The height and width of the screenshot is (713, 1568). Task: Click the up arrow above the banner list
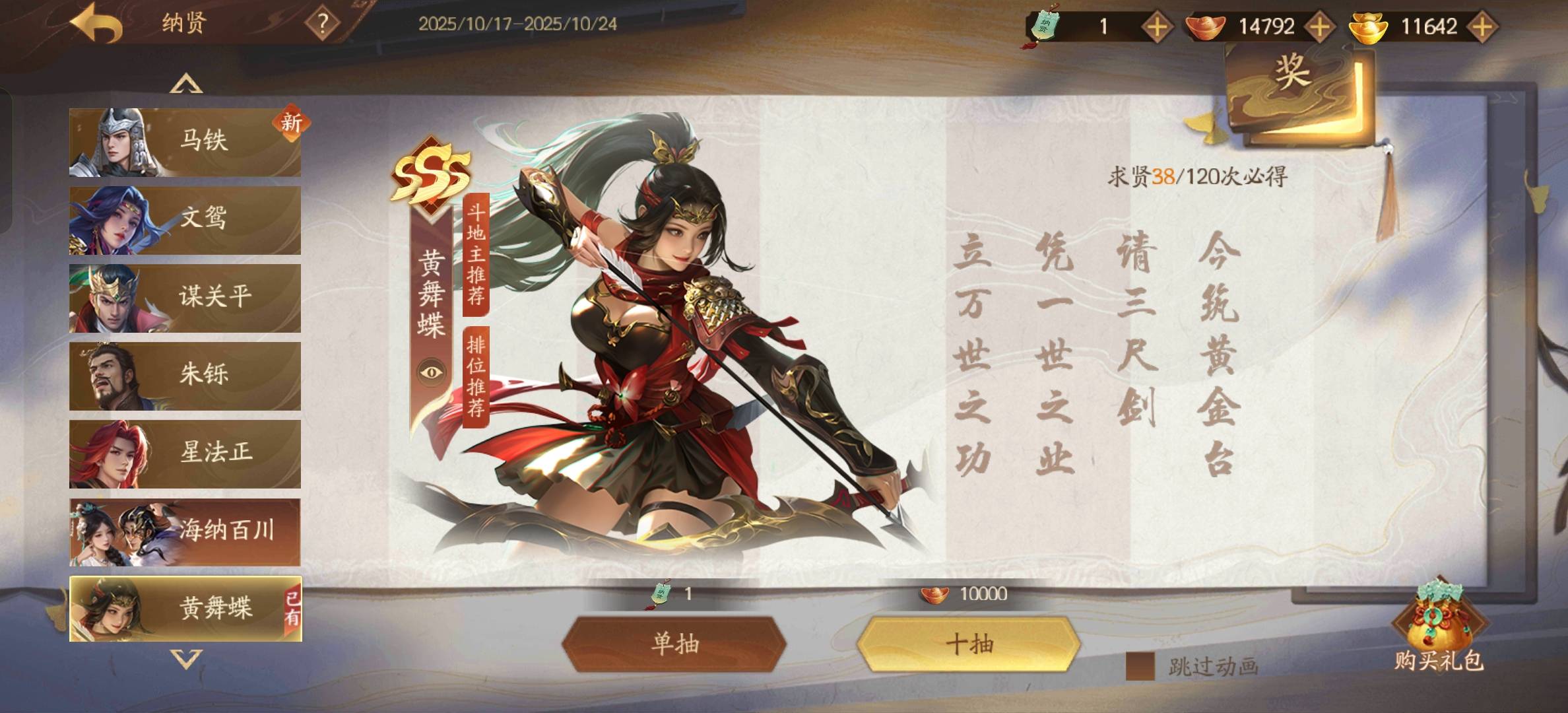click(x=186, y=84)
